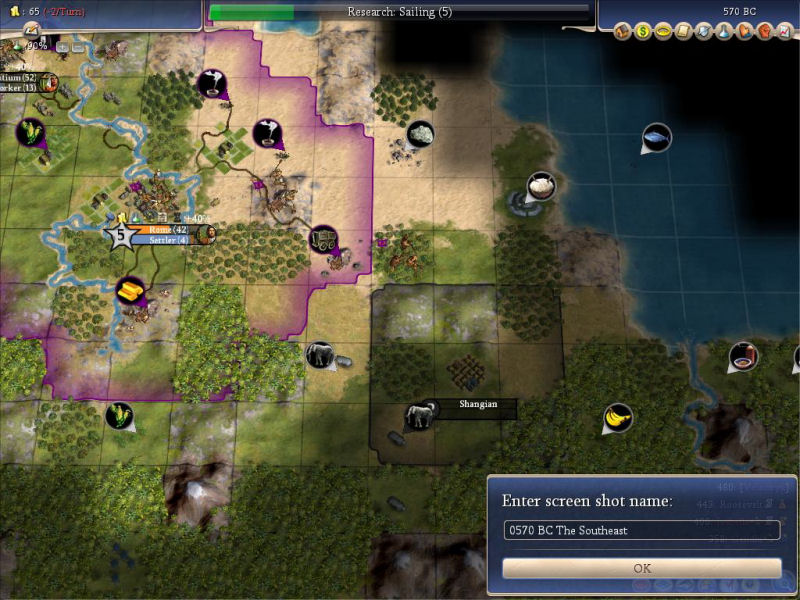Open the financial advisor dollar icon
The width and height of the screenshot is (800, 600).
(x=643, y=31)
